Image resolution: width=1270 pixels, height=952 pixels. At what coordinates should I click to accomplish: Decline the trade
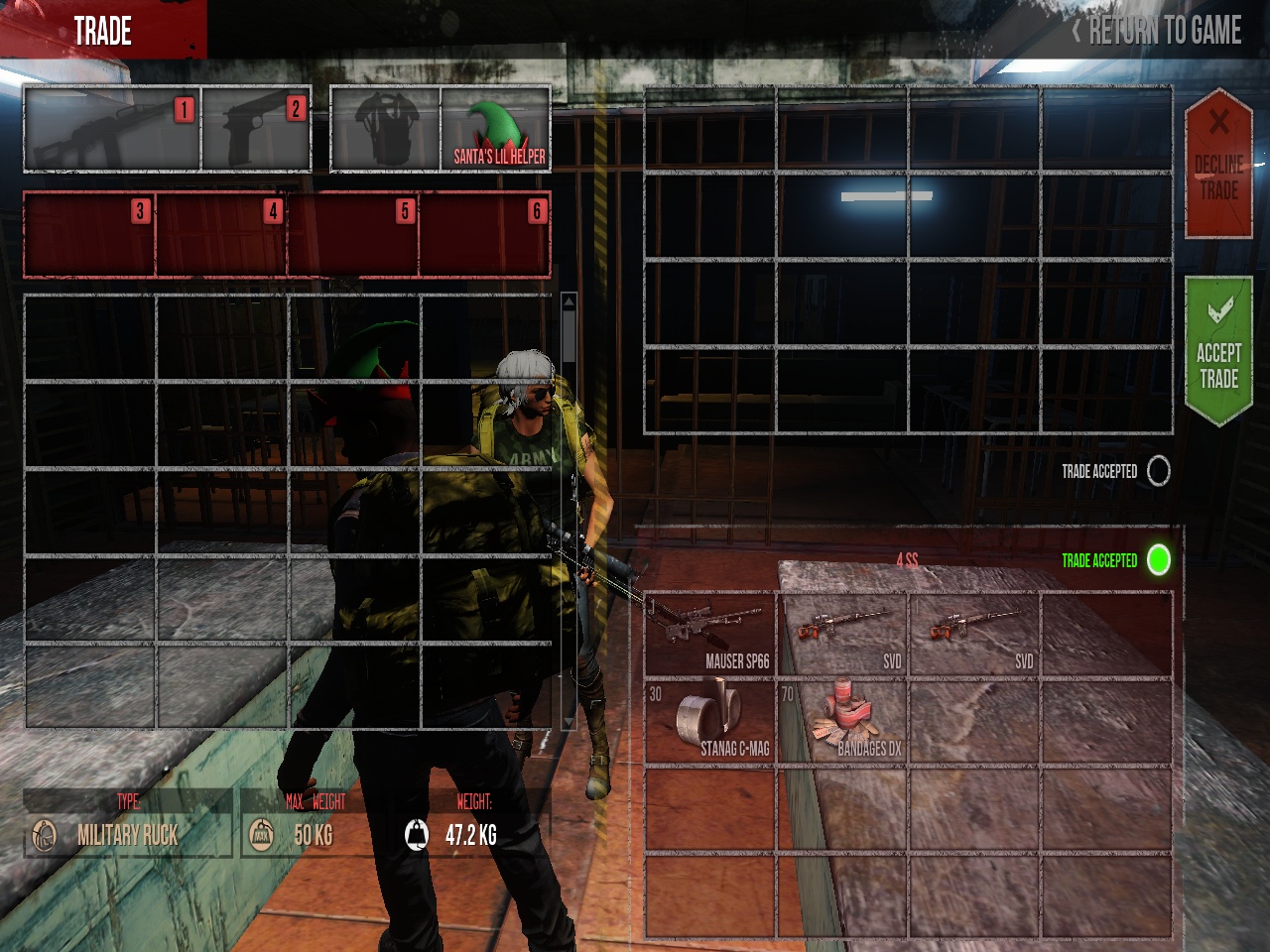[x=1218, y=164]
